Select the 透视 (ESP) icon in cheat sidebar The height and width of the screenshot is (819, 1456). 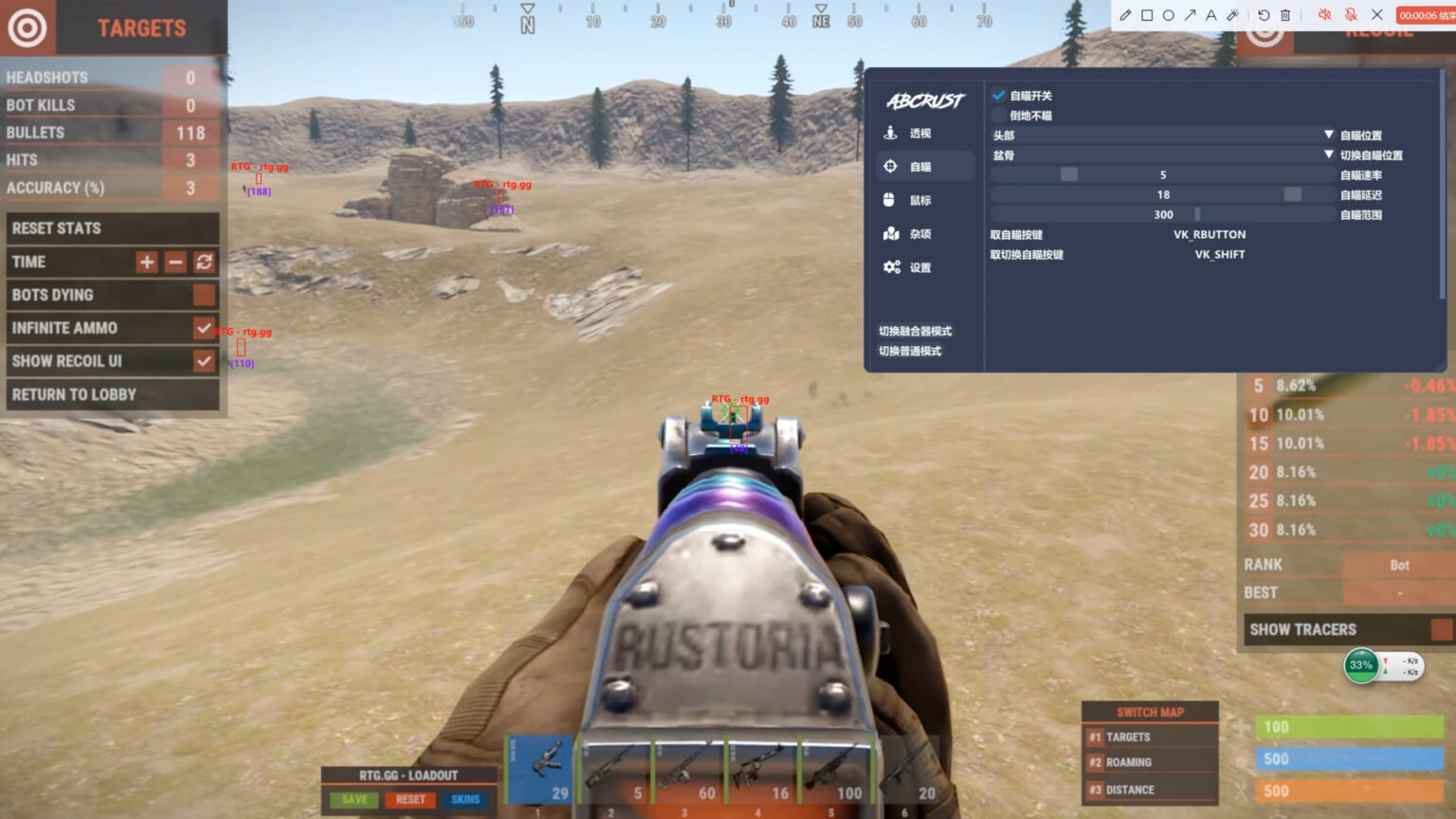click(x=889, y=133)
